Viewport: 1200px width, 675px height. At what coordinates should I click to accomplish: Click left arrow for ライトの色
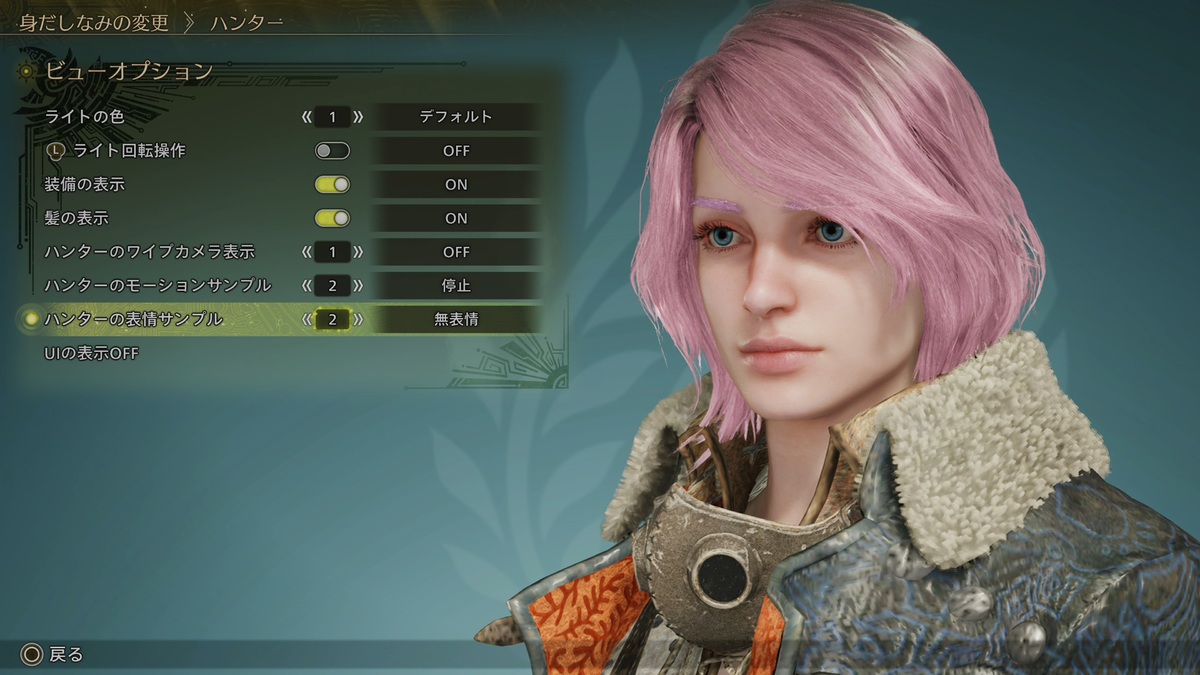coord(307,117)
